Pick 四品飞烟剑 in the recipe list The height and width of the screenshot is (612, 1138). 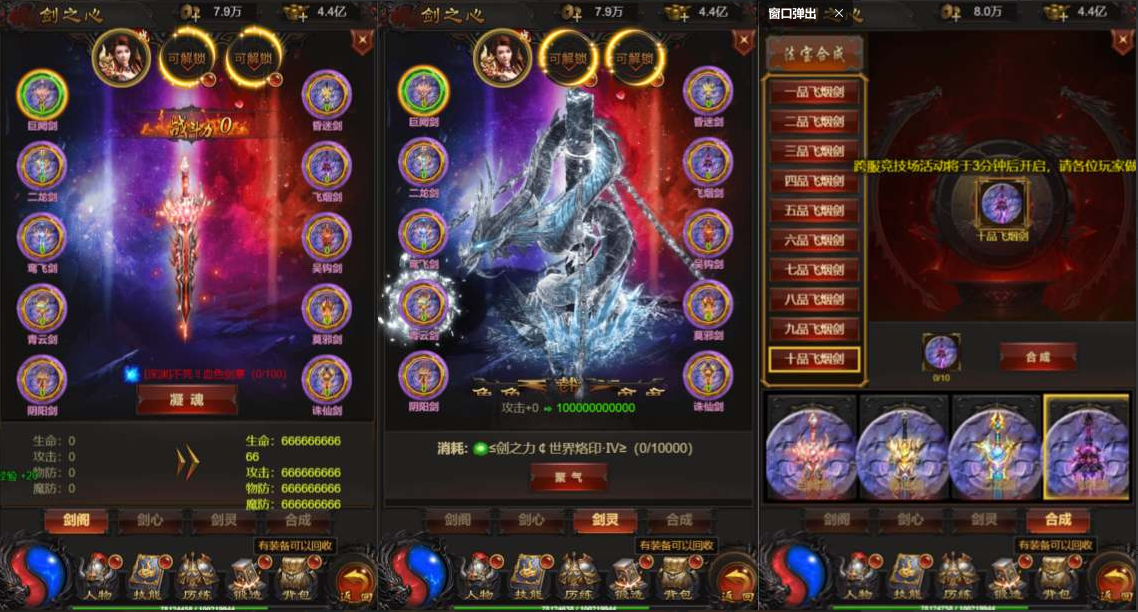point(814,182)
